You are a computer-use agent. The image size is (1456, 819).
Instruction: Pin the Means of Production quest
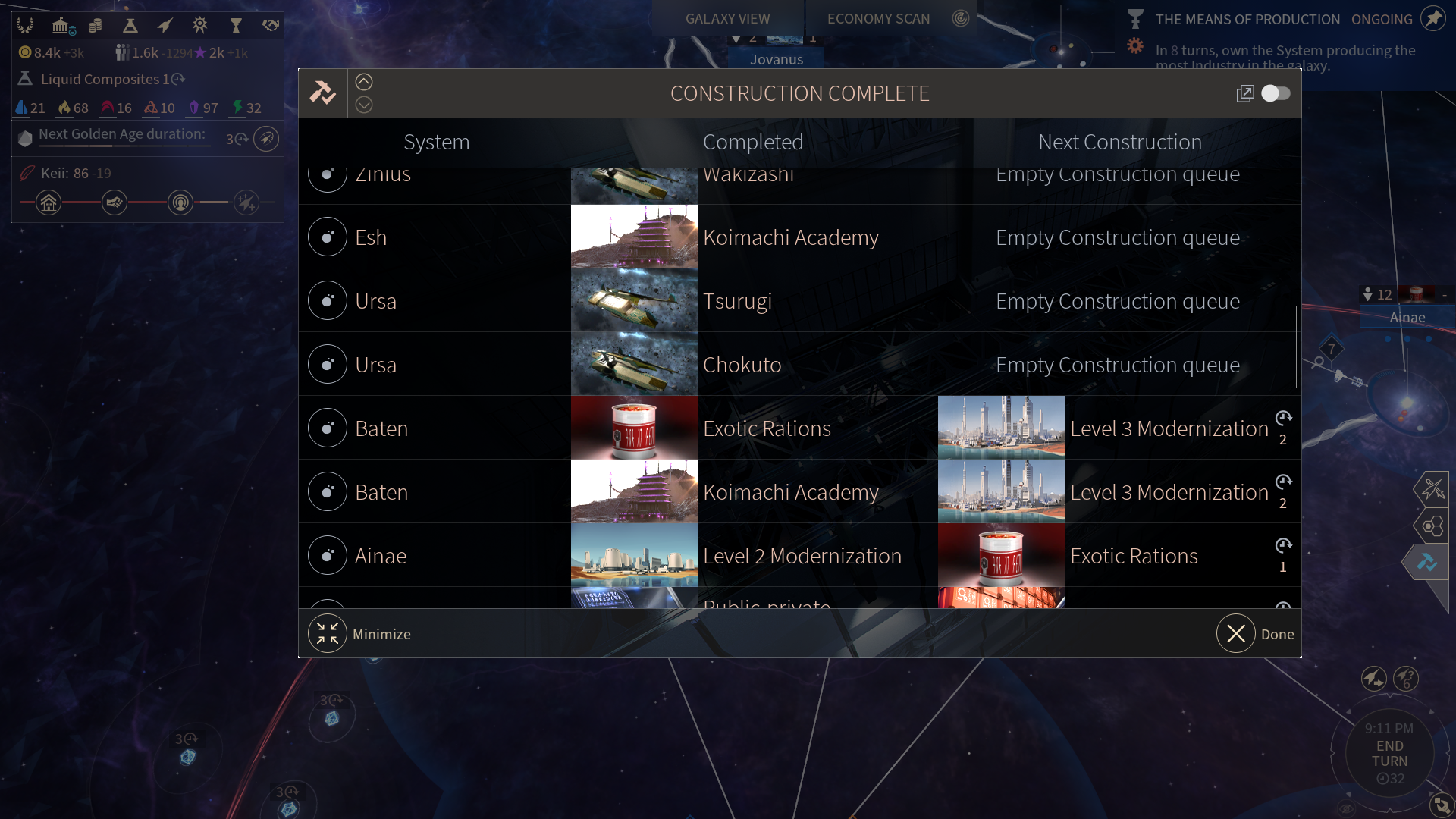click(1432, 19)
